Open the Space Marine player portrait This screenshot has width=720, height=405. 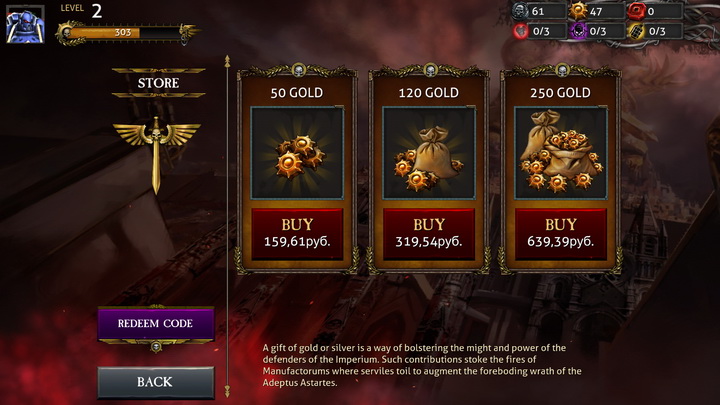coord(25,24)
